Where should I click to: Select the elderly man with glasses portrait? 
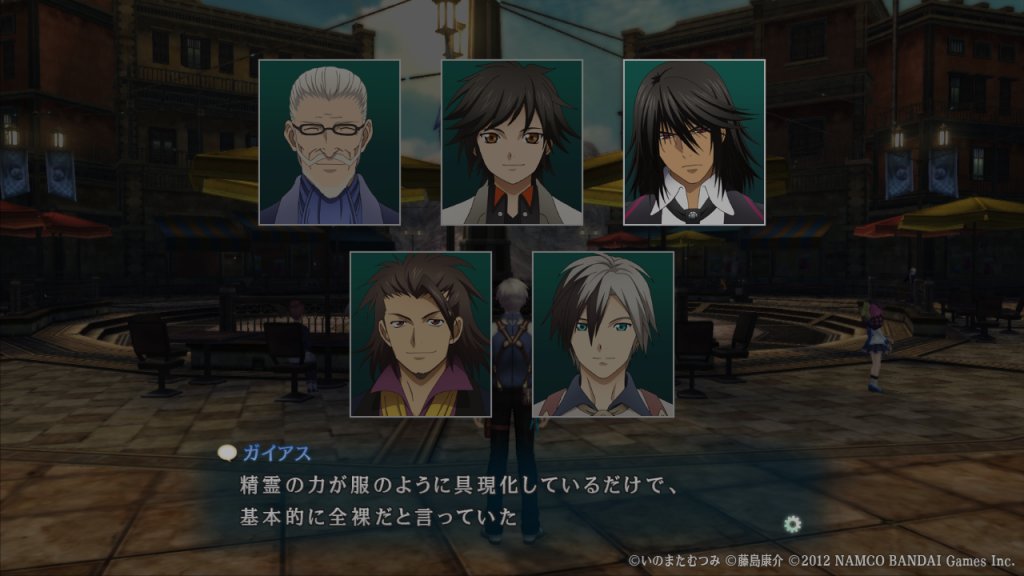[x=329, y=142]
